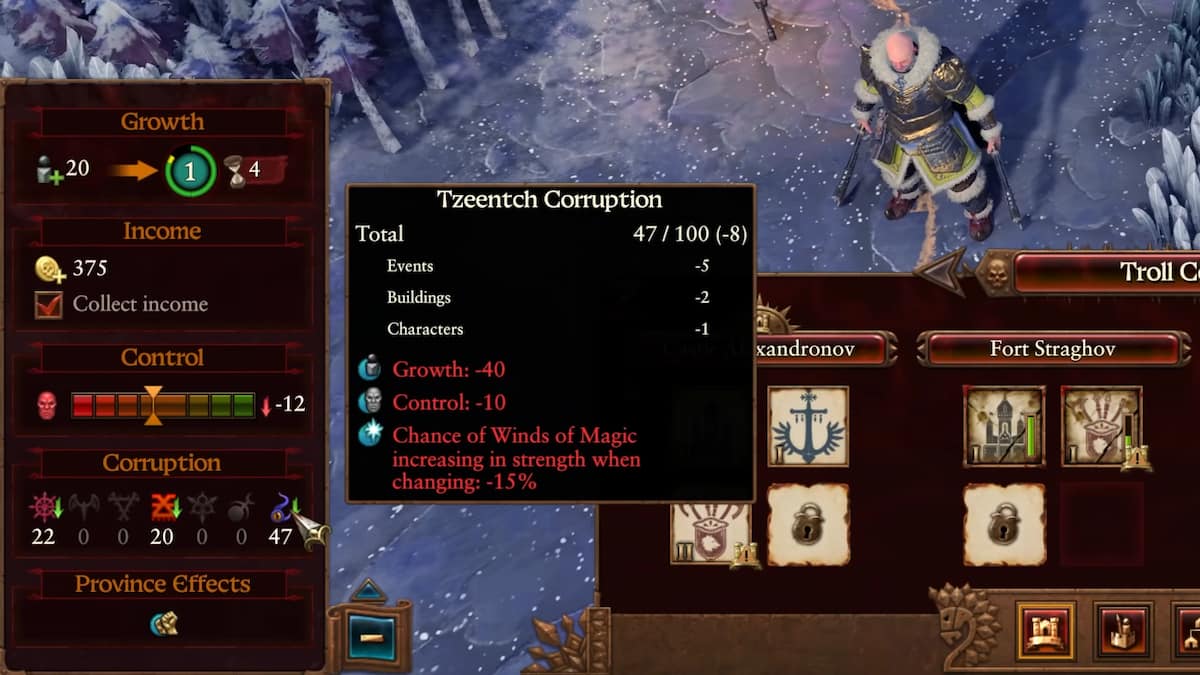Screen dimensions: 1200x675
Task: Select the Fort Straghov settlement banner
Action: 1052,350
